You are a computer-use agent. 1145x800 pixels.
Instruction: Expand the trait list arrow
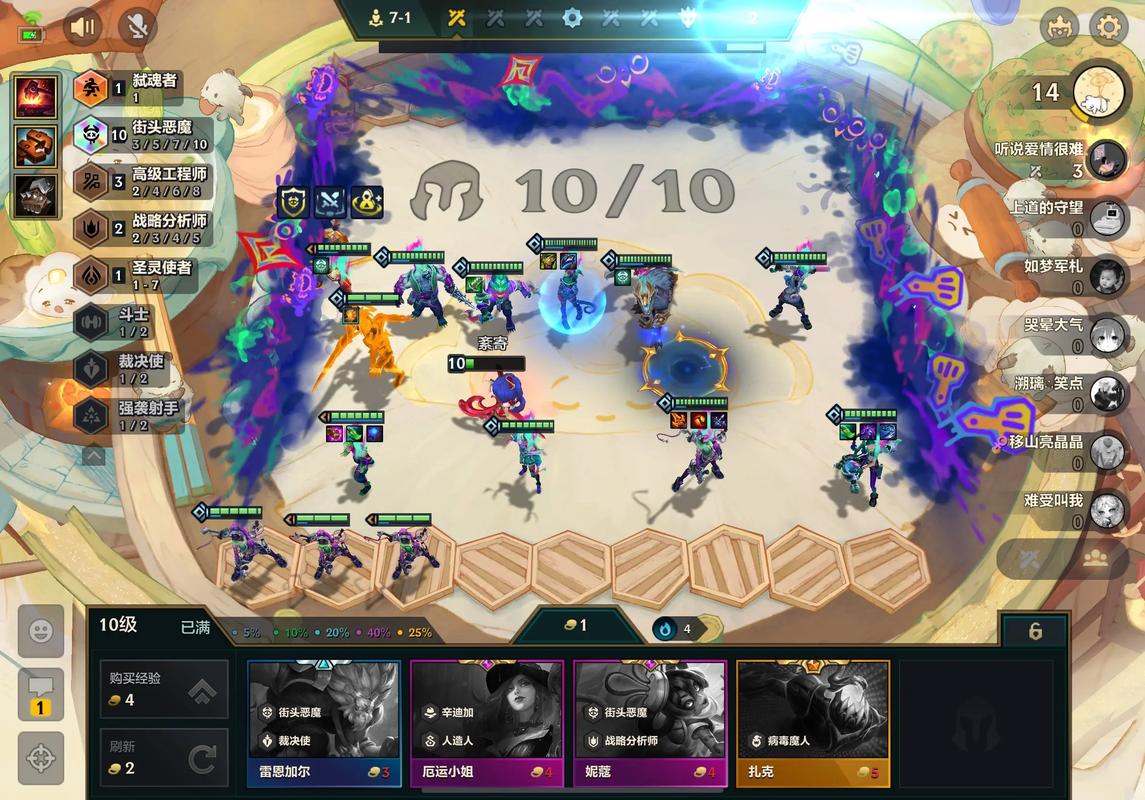point(93,456)
